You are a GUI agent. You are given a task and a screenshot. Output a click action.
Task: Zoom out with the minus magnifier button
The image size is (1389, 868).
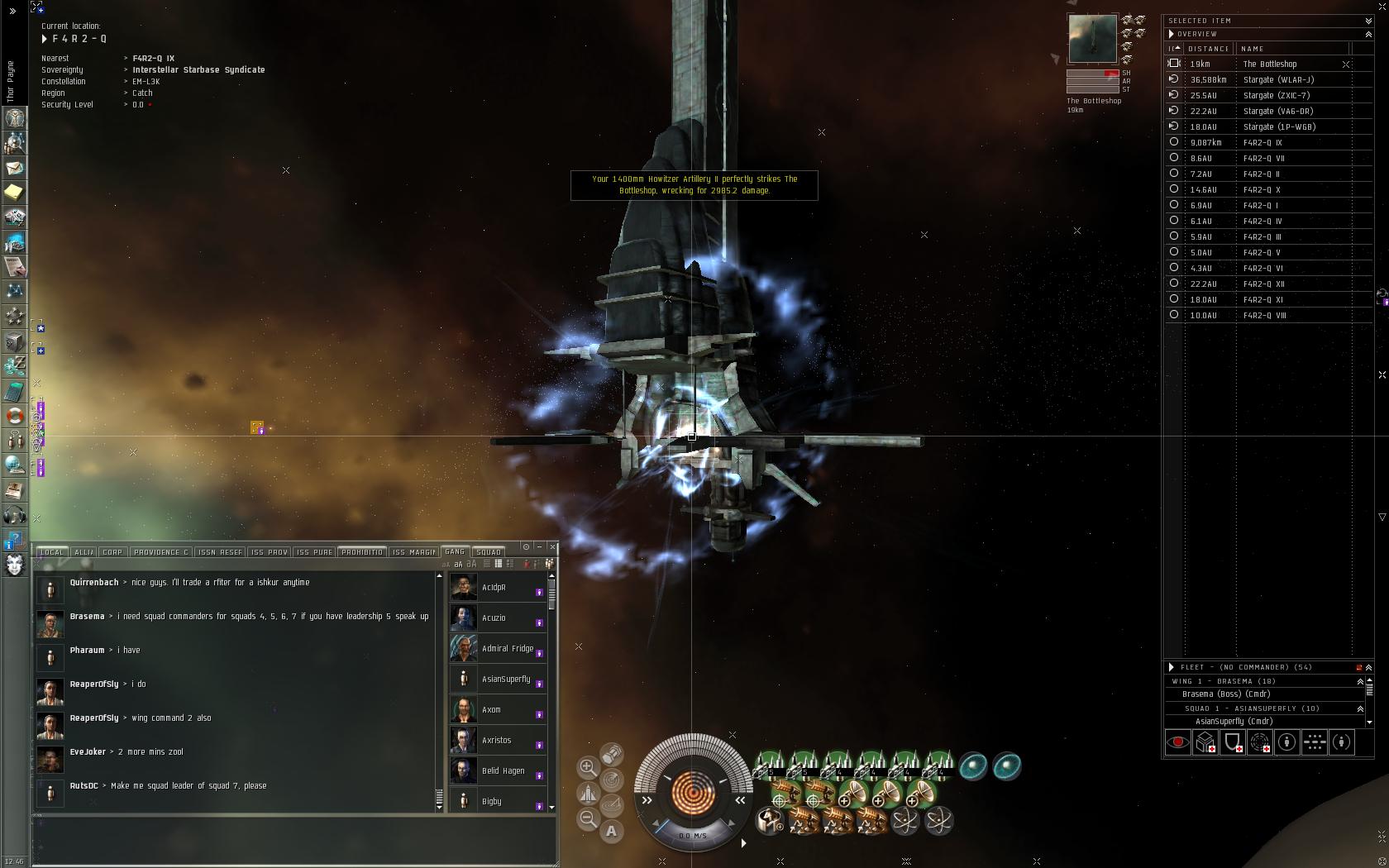pyautogui.click(x=588, y=818)
